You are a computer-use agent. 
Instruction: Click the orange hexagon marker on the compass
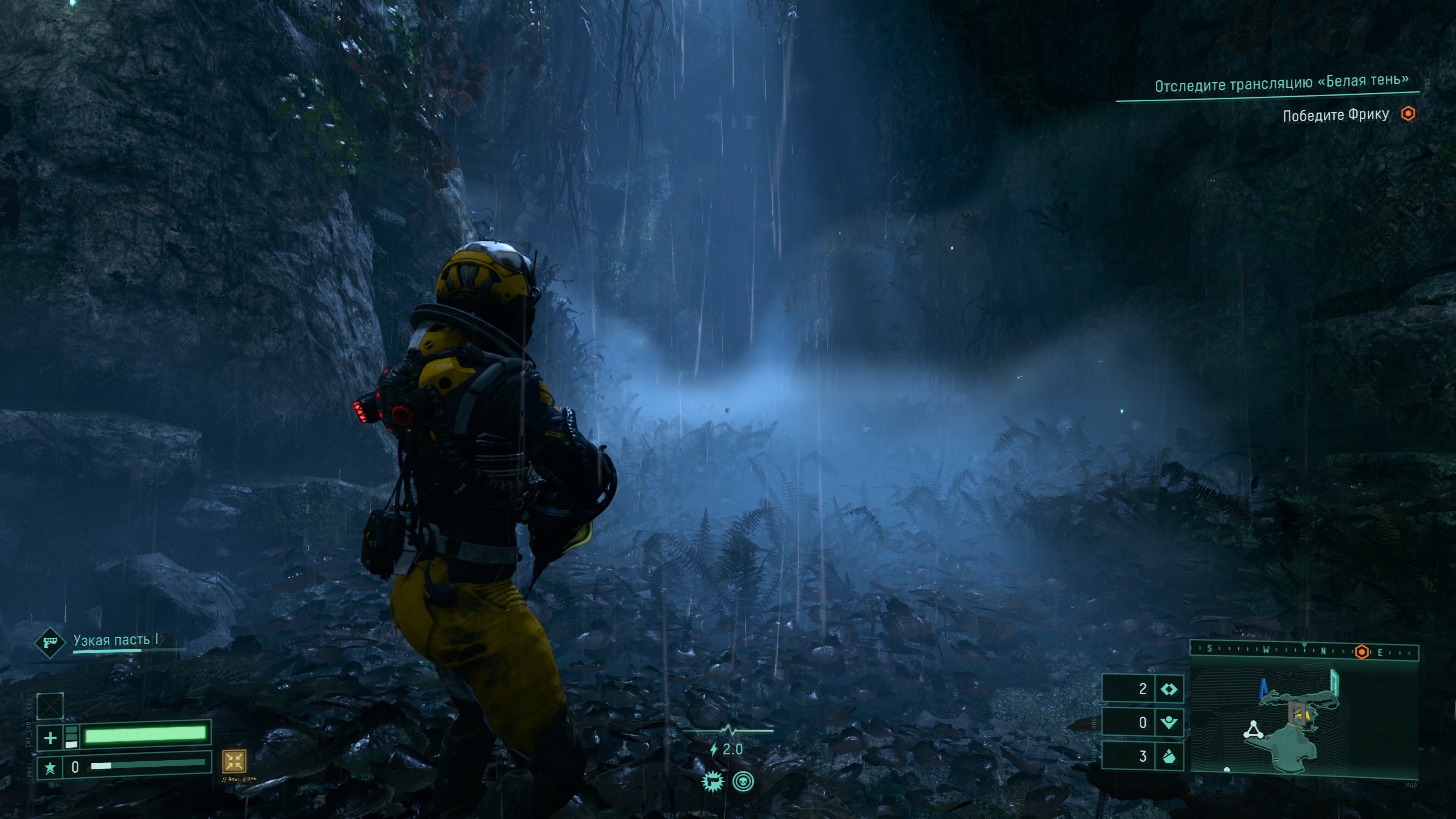click(x=1362, y=652)
